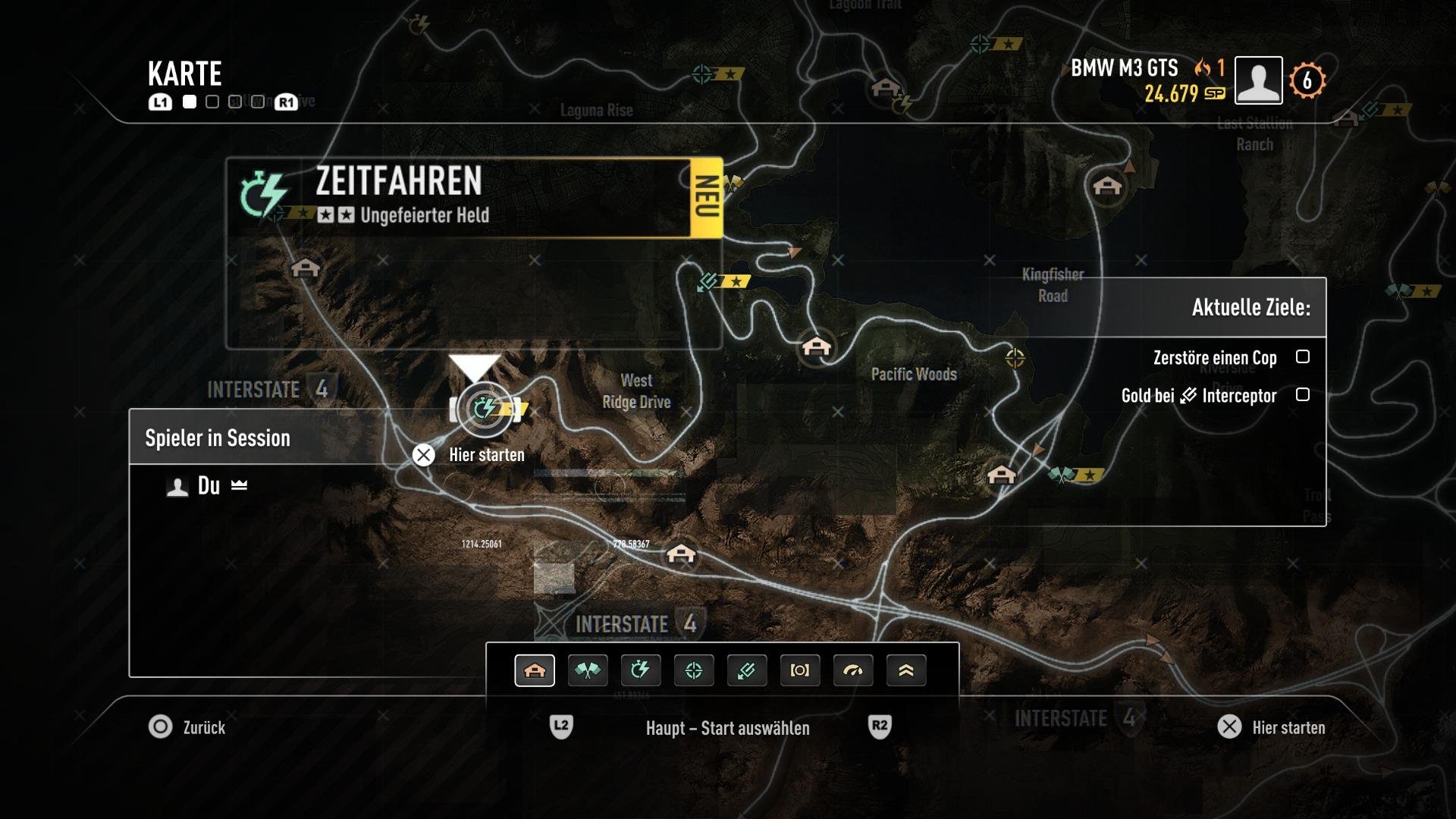This screenshot has width=1456, height=819.
Task: Select the garage filter in the map legend
Action: [535, 670]
